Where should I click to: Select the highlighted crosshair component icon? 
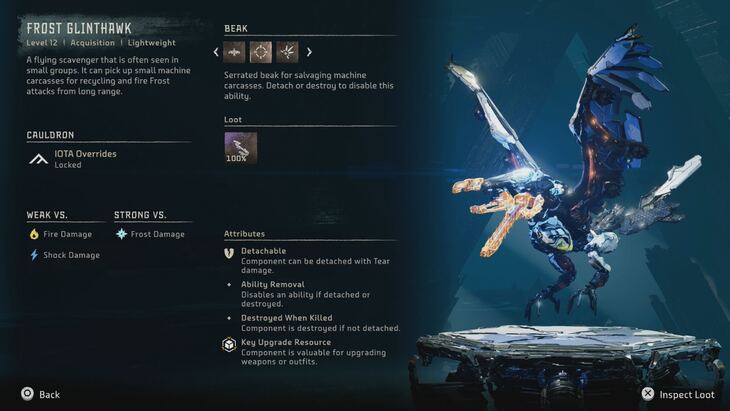click(261, 52)
